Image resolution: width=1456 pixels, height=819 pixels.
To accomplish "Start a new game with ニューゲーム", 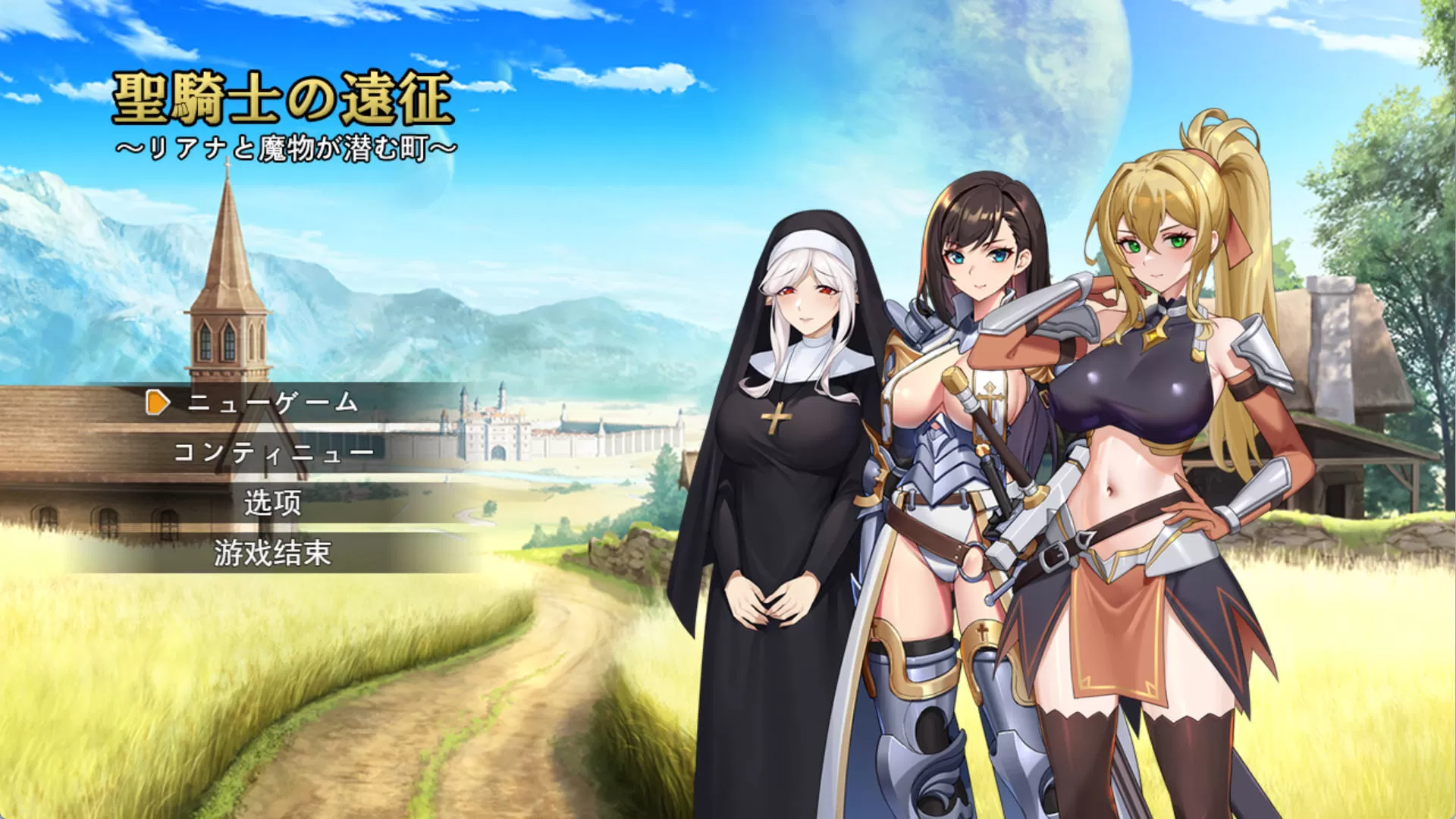I will click(x=272, y=403).
